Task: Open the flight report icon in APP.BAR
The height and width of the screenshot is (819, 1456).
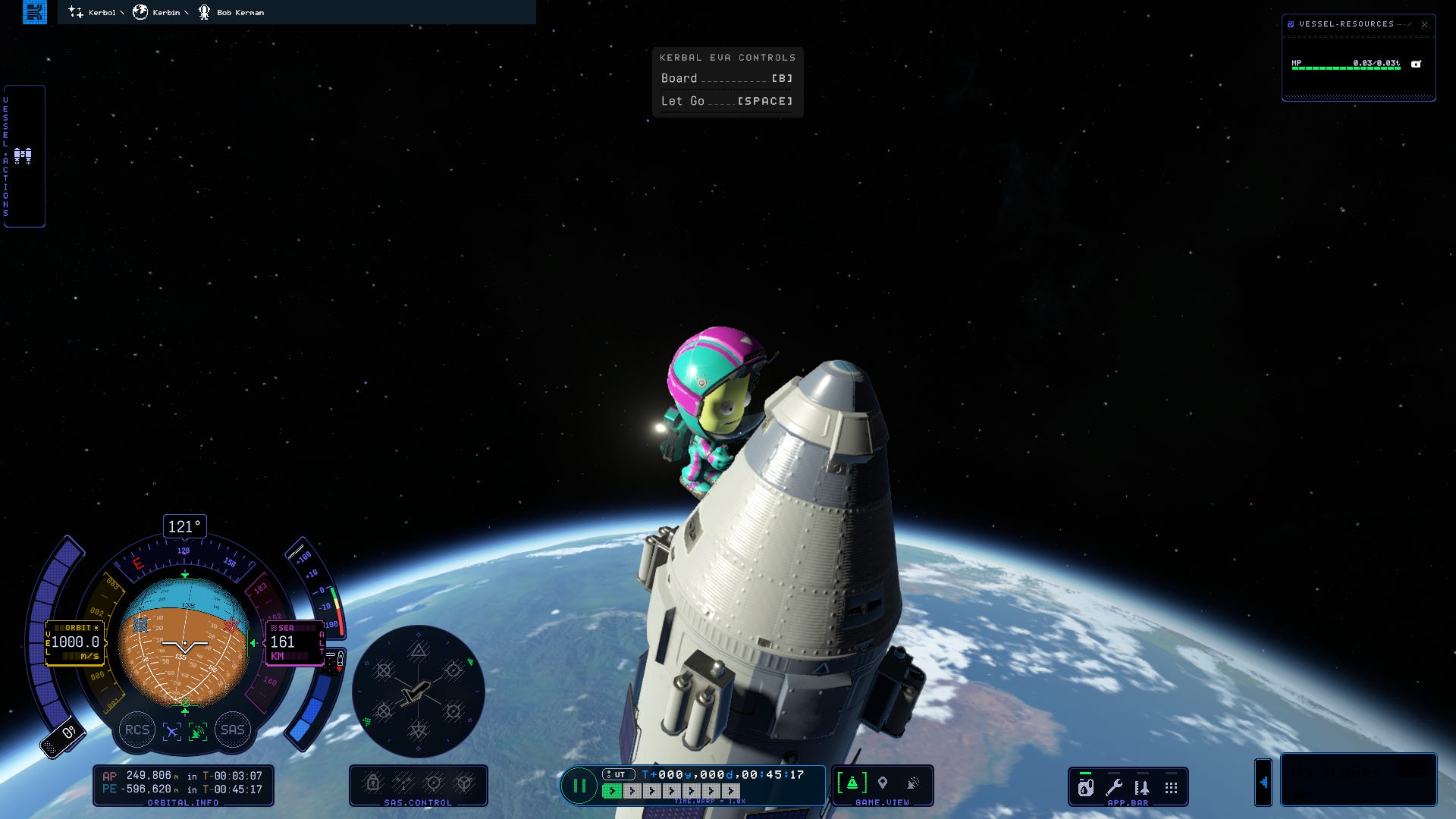Action: coord(1142,787)
